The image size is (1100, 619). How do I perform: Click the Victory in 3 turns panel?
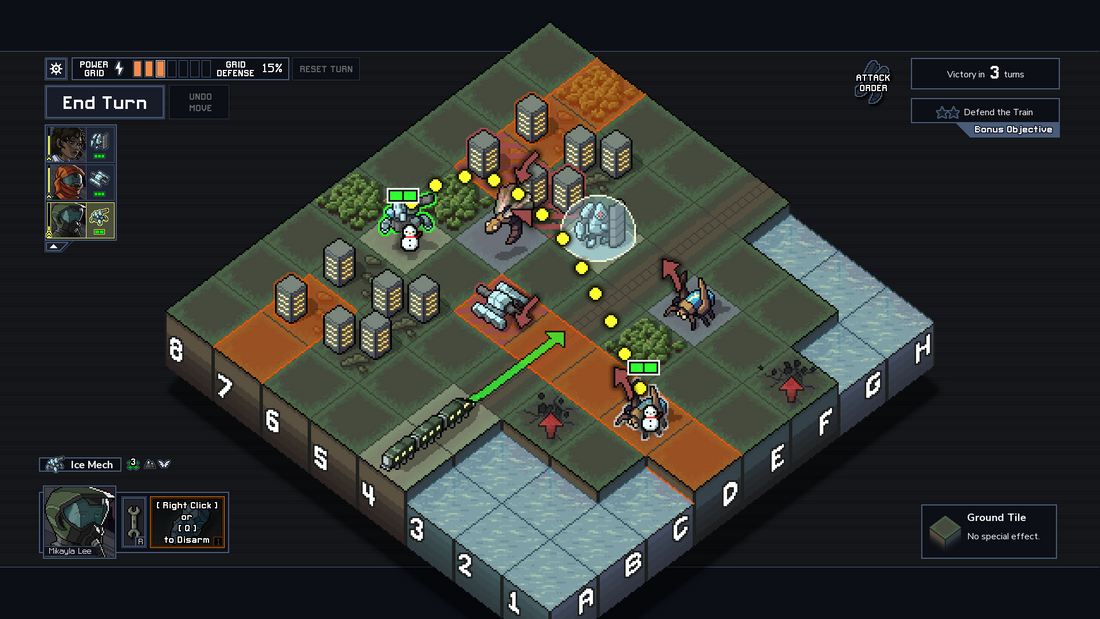tap(984, 74)
